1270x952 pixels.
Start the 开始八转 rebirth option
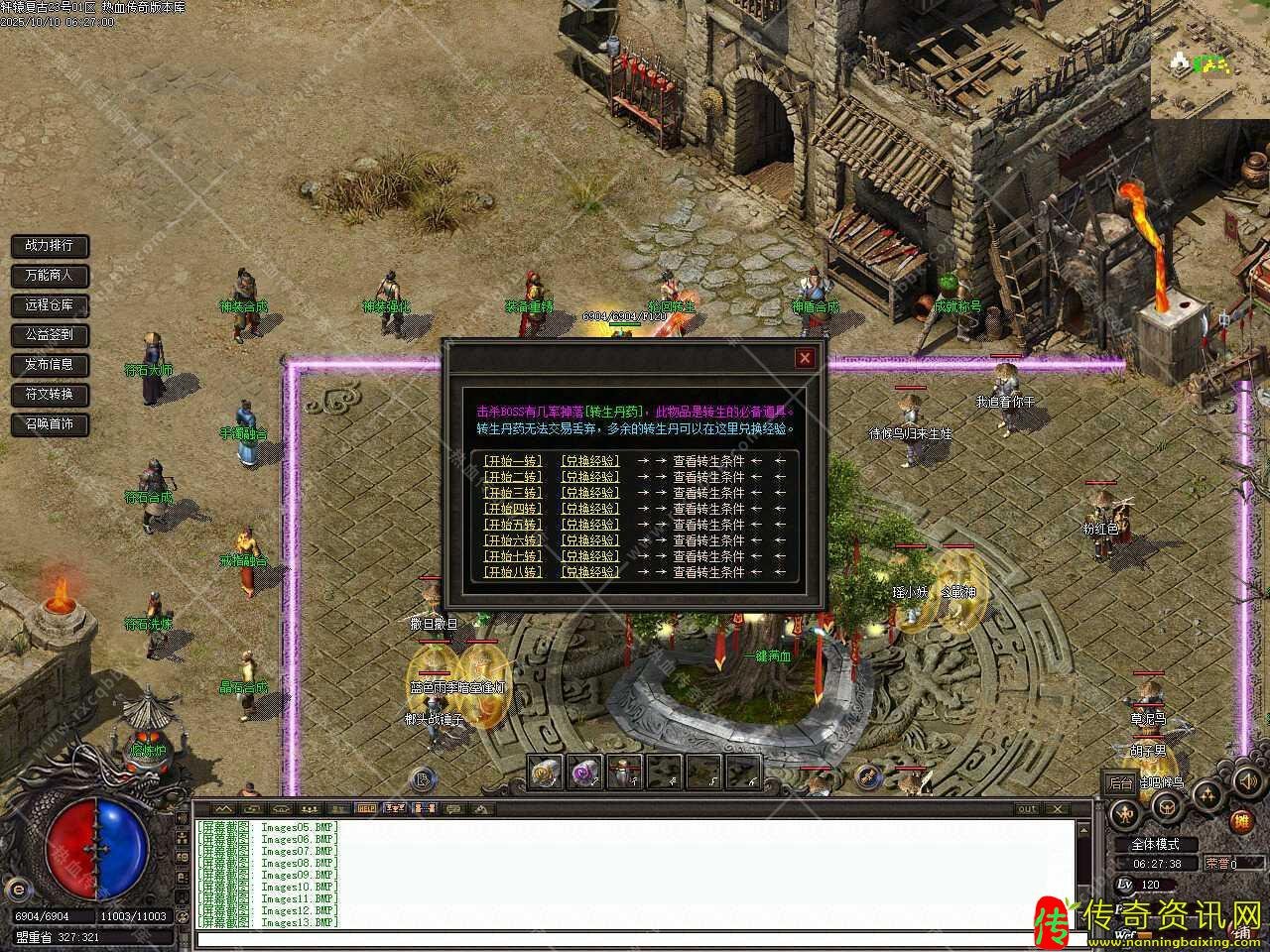513,572
